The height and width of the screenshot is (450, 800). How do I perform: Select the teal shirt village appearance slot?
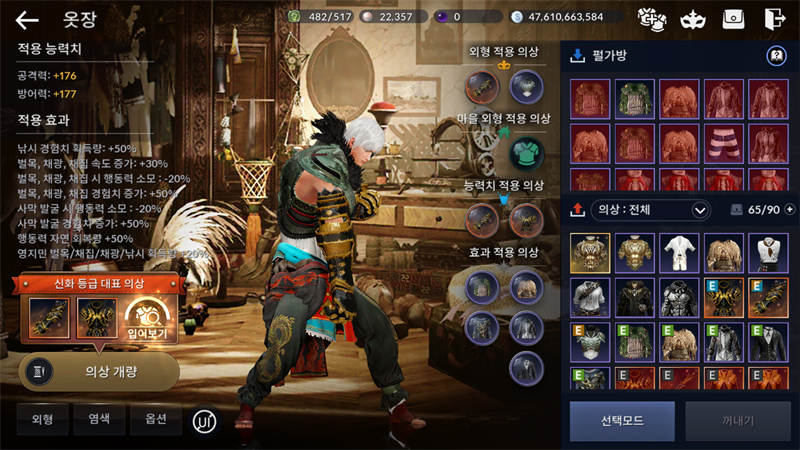[526, 153]
